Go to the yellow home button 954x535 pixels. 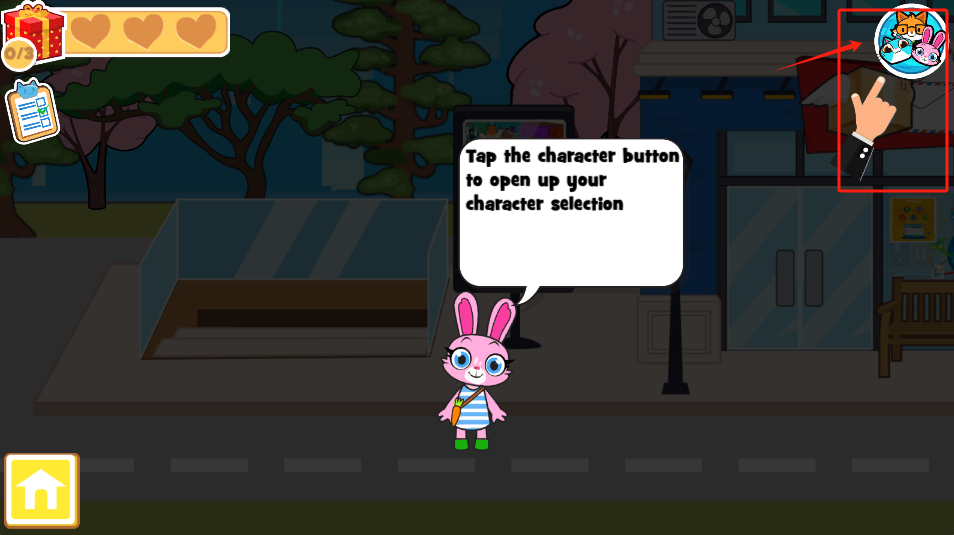[x=41, y=490]
